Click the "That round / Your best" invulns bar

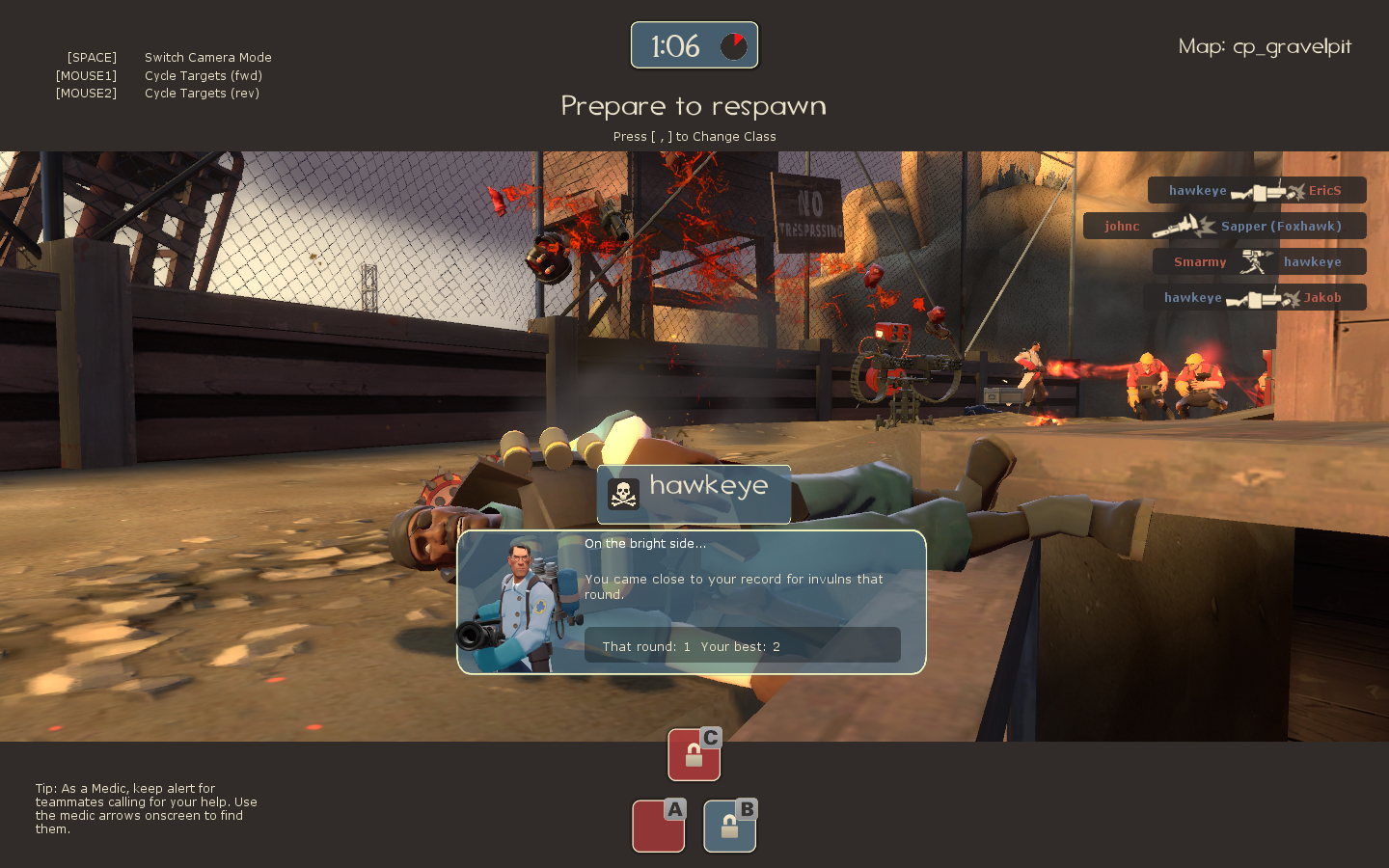point(742,646)
